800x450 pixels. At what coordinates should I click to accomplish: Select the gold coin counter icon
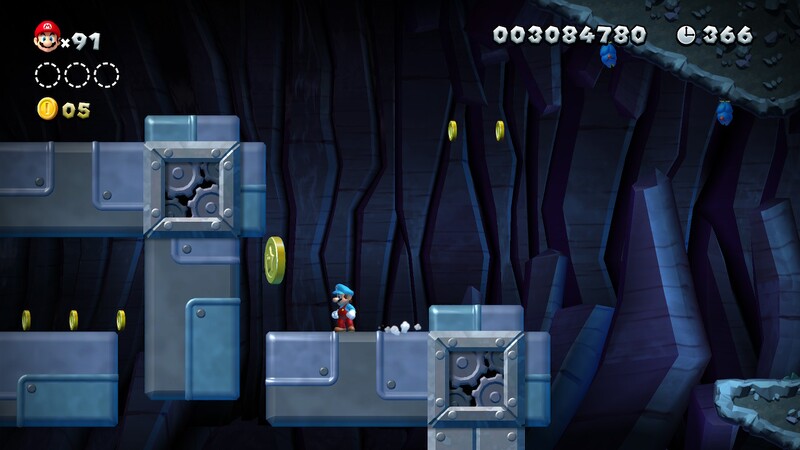coord(47,109)
